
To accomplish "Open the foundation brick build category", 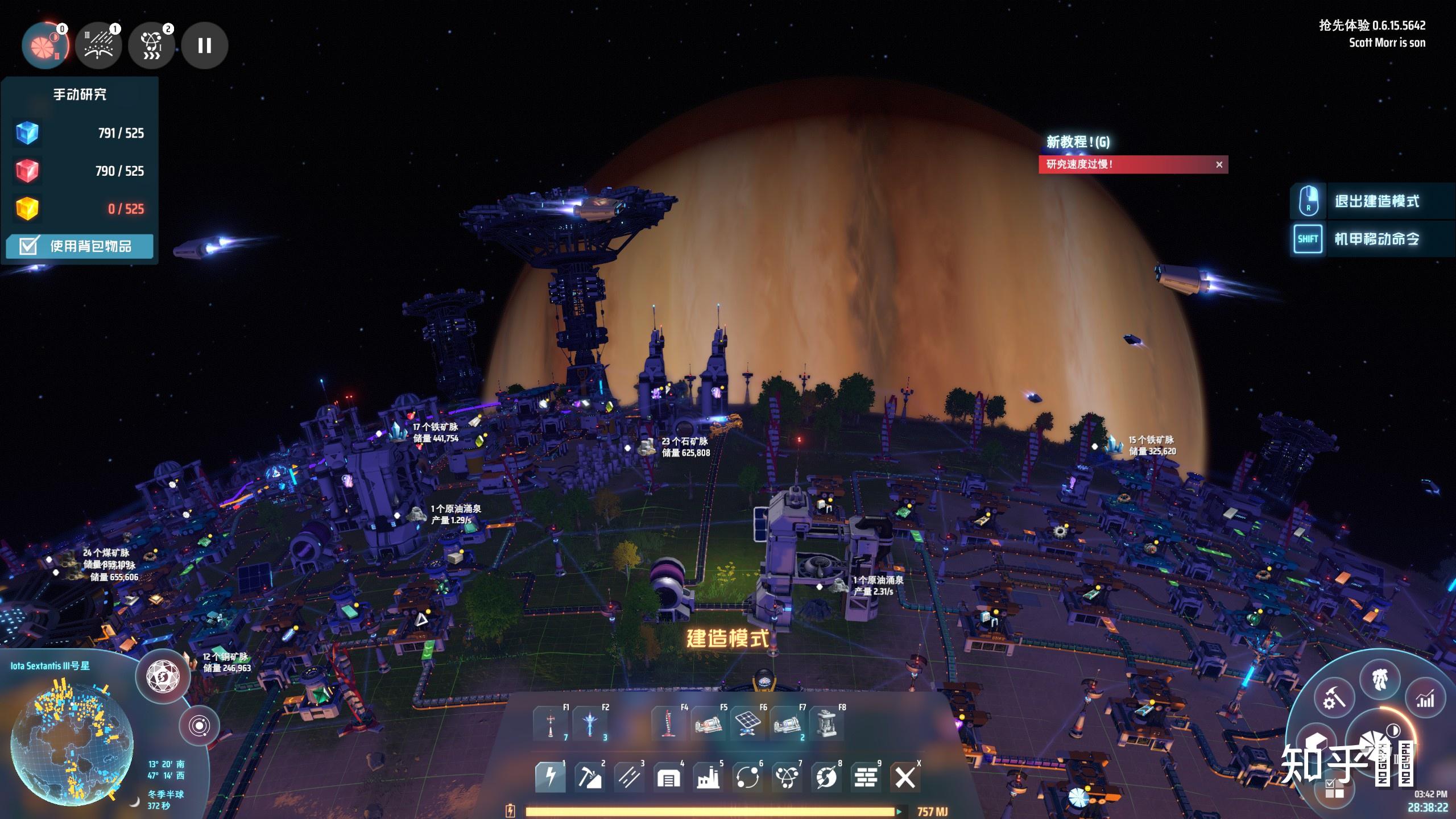I will 866,777.
